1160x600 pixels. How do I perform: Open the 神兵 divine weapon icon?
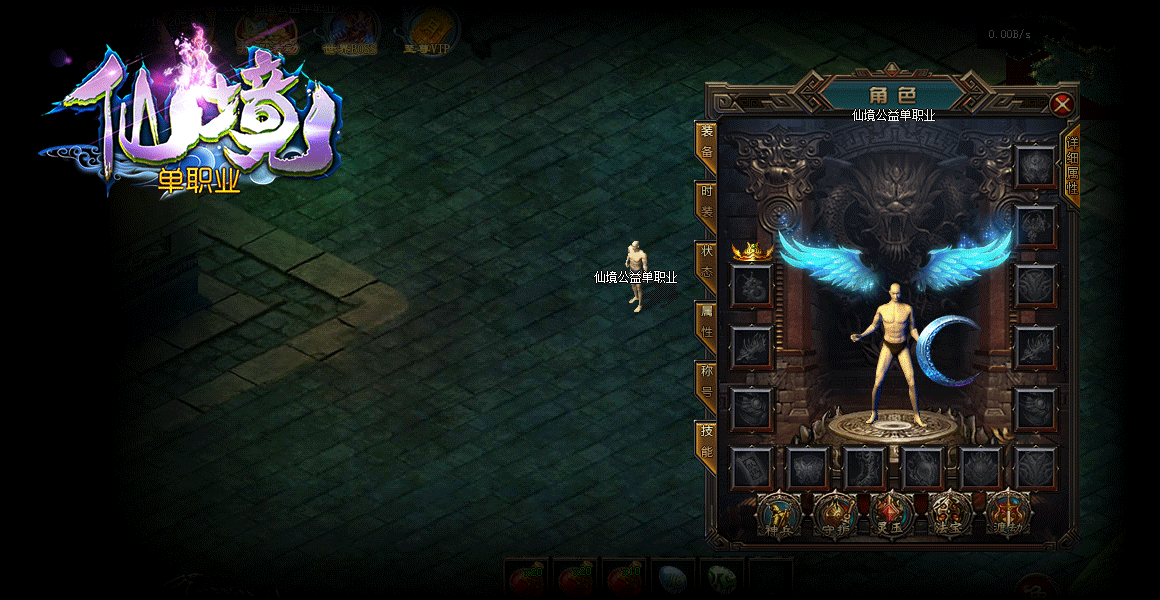point(776,513)
